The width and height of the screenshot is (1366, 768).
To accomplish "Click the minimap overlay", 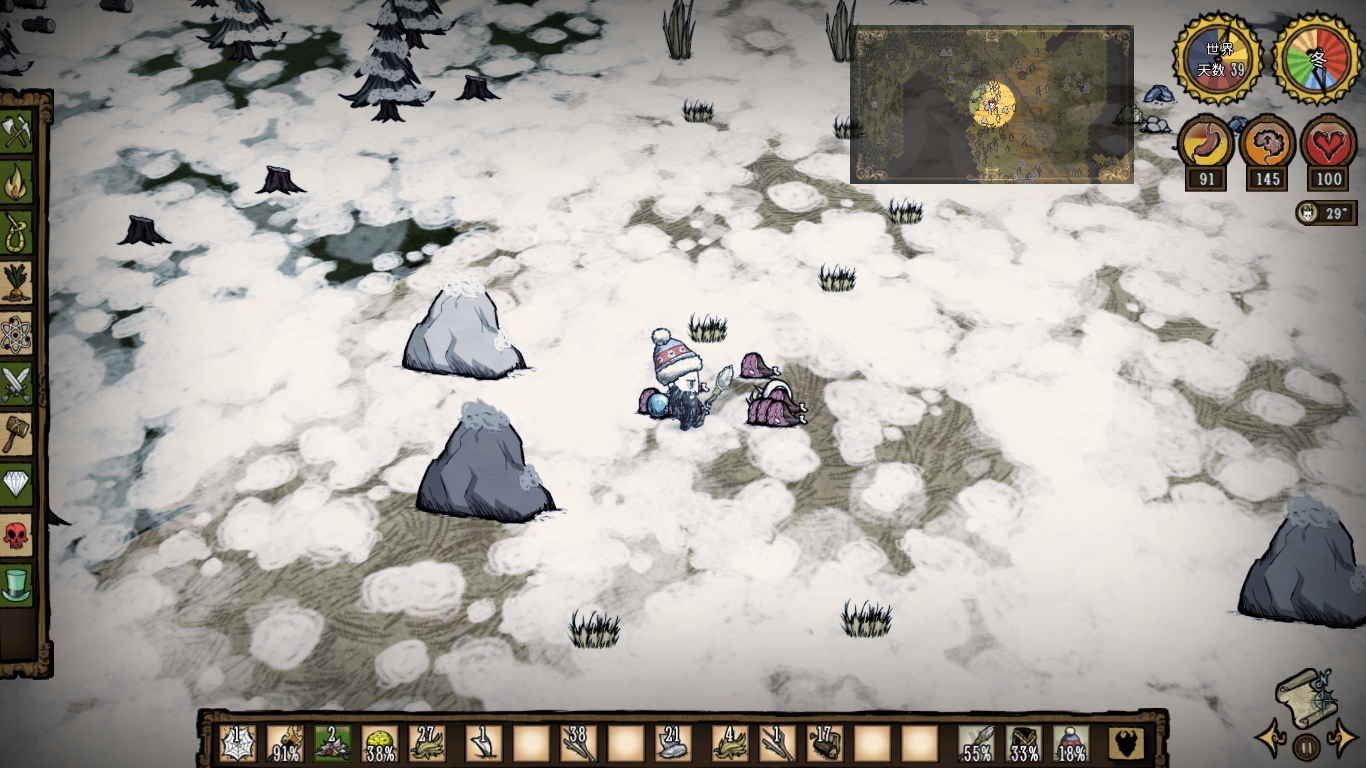I will pos(992,104).
